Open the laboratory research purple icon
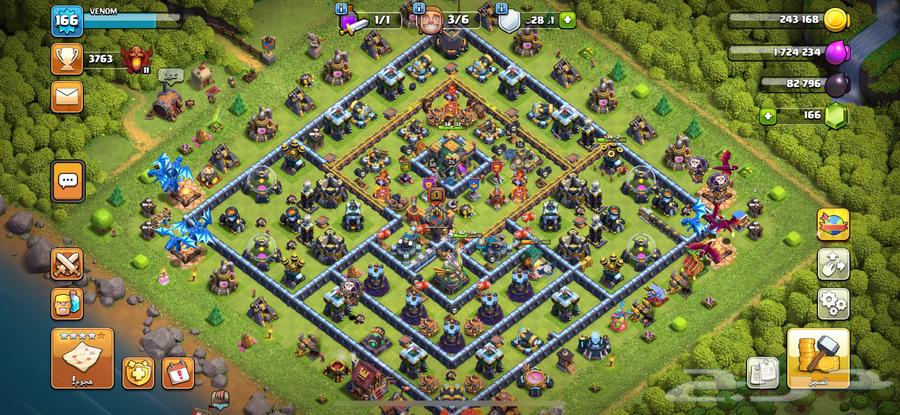Screen dimensions: 900x415 click(351, 19)
